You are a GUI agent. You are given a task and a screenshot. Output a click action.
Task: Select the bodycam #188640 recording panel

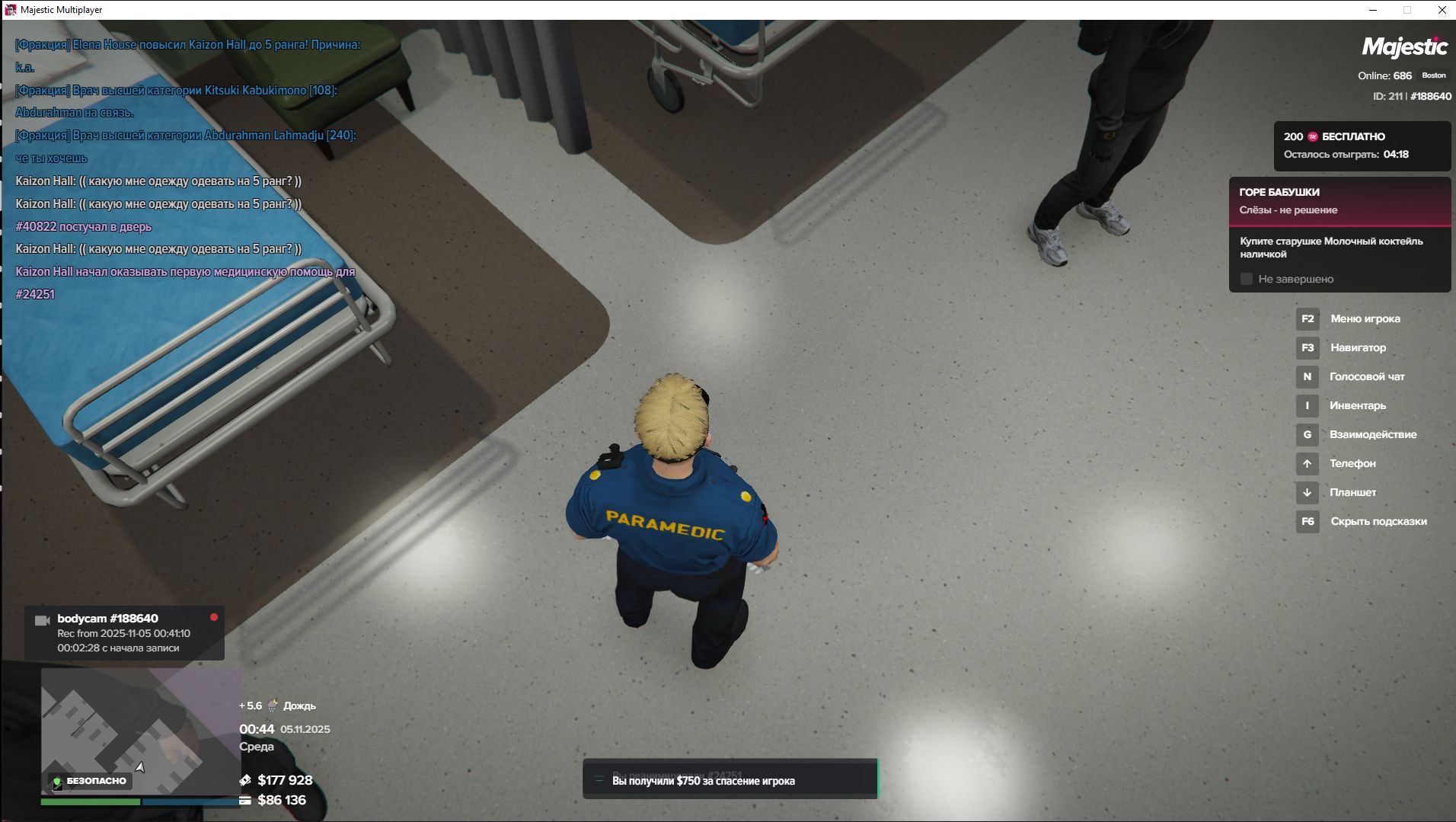[124, 632]
